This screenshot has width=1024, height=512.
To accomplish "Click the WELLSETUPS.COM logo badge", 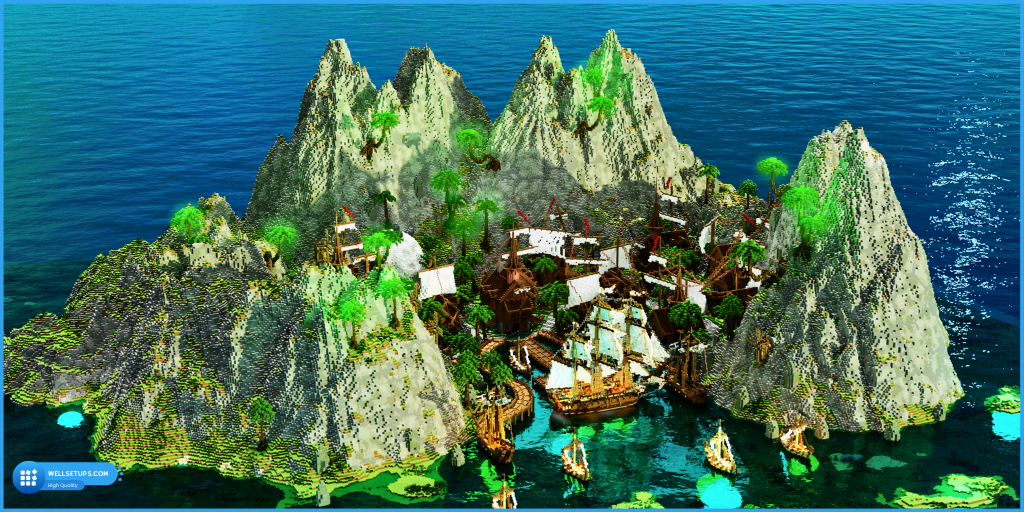I will point(64,476).
